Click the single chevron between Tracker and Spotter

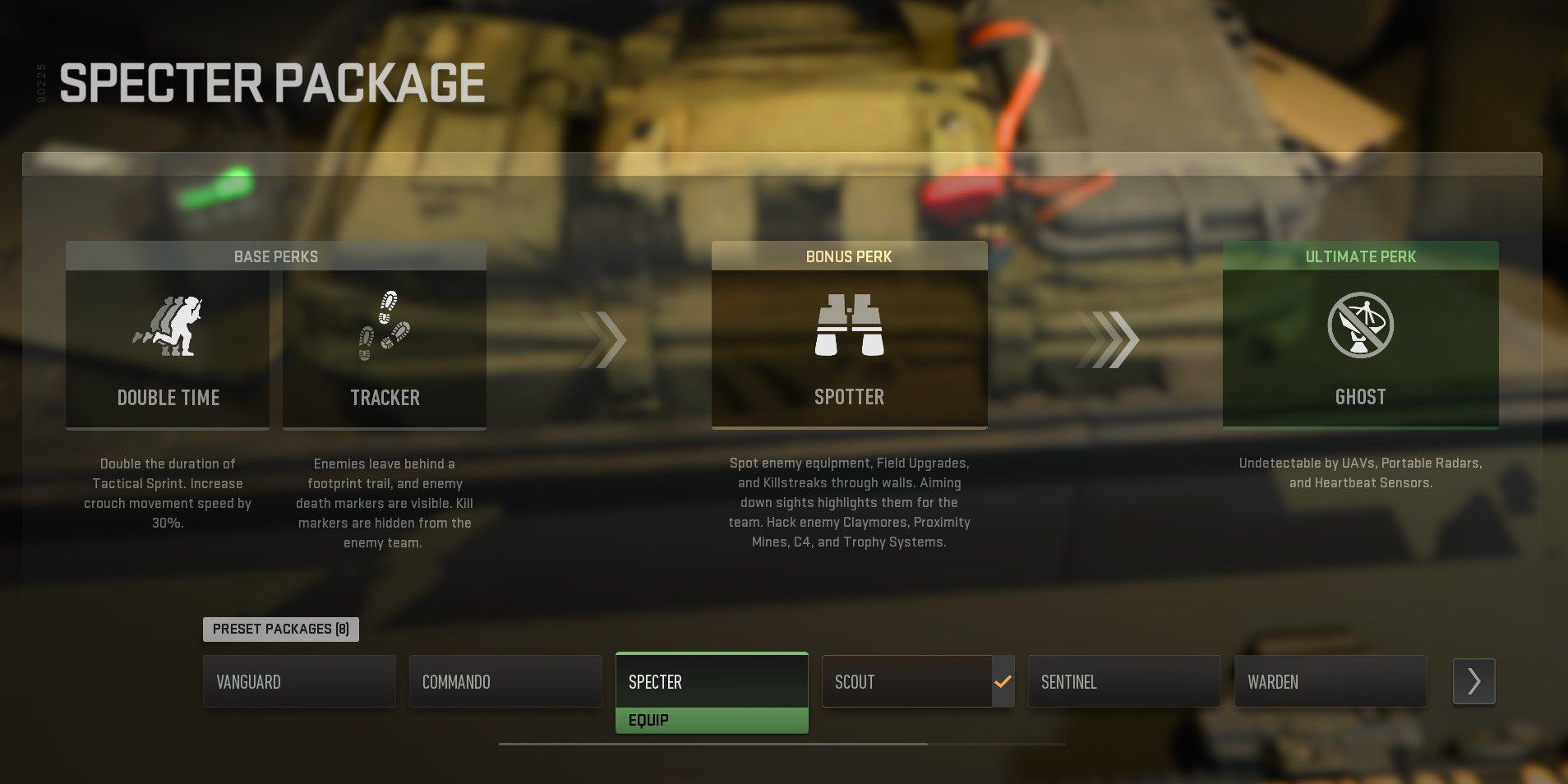point(604,339)
